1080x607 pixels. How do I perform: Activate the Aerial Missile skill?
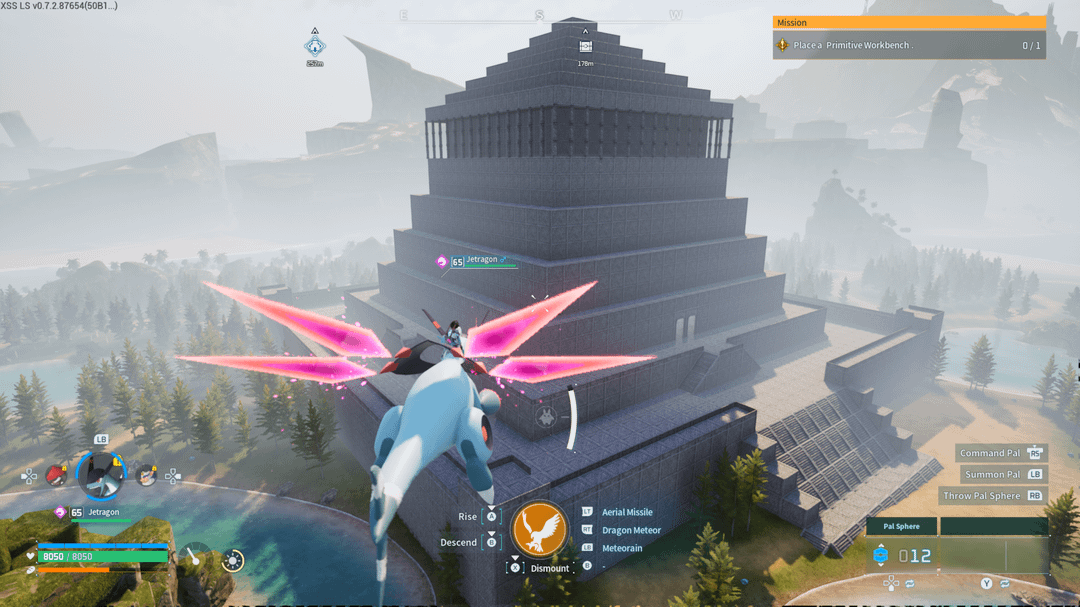pyautogui.click(x=627, y=512)
